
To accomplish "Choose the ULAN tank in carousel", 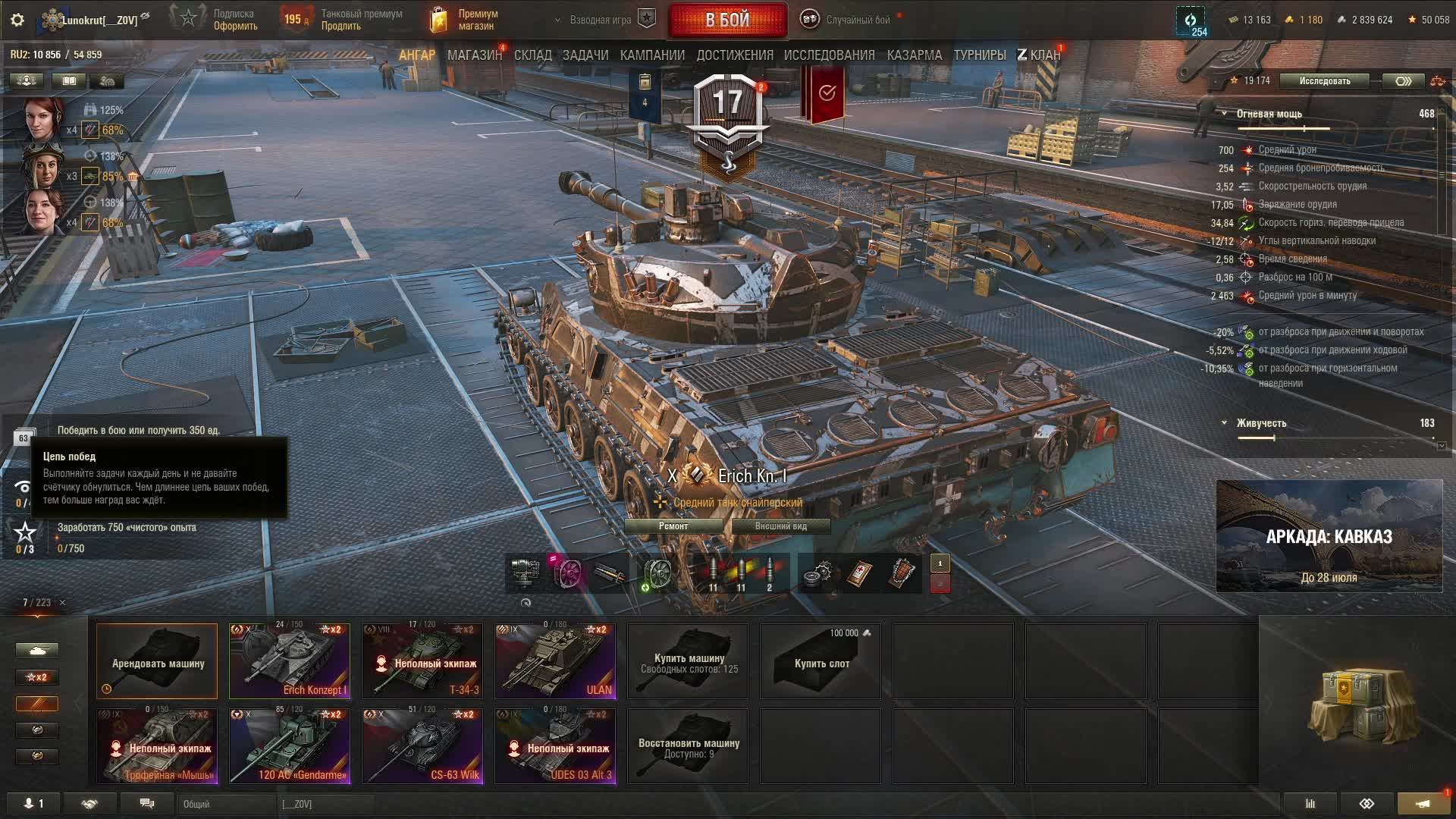I will [555, 661].
